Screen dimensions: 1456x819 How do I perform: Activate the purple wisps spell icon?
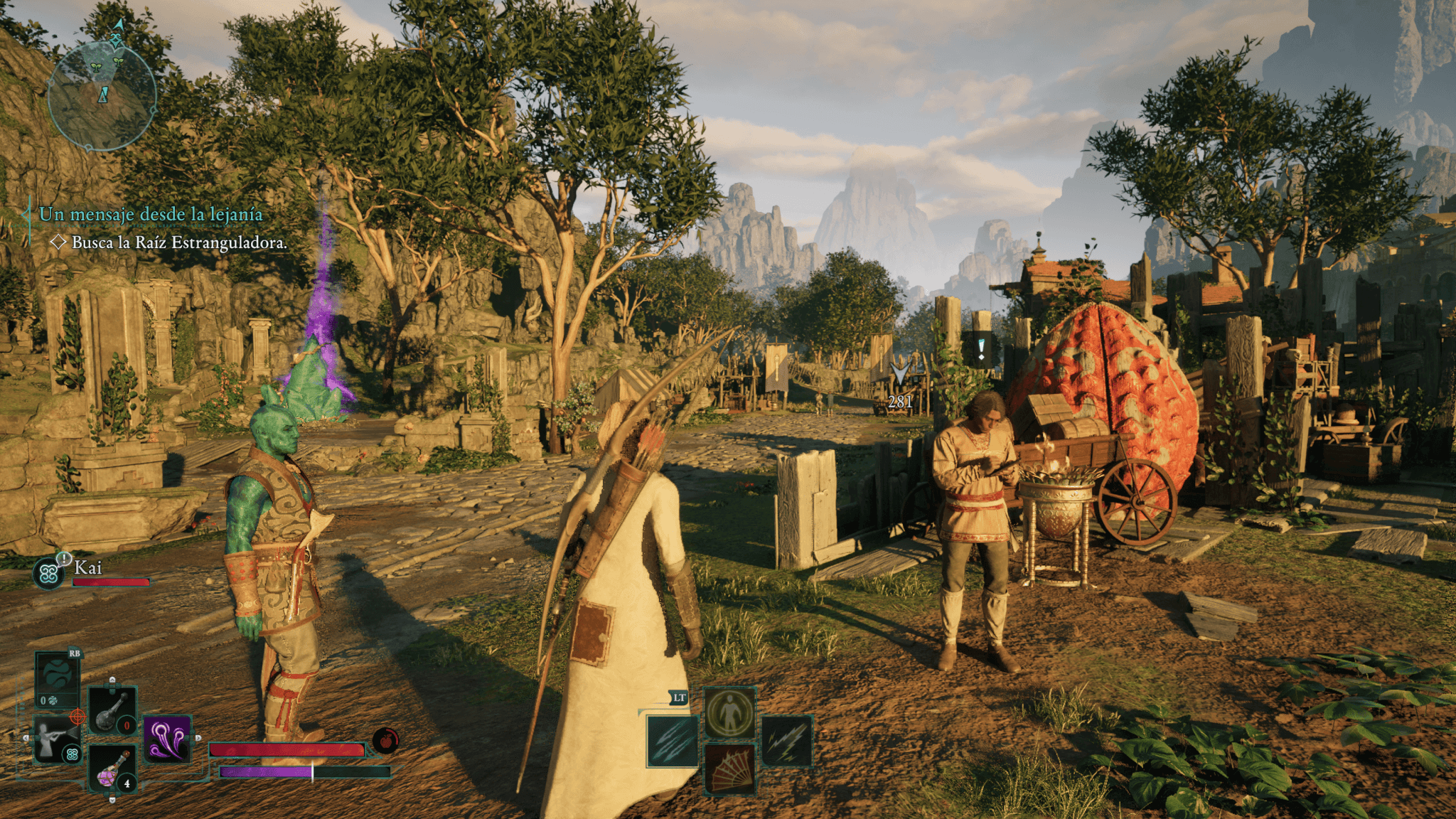coord(168,739)
